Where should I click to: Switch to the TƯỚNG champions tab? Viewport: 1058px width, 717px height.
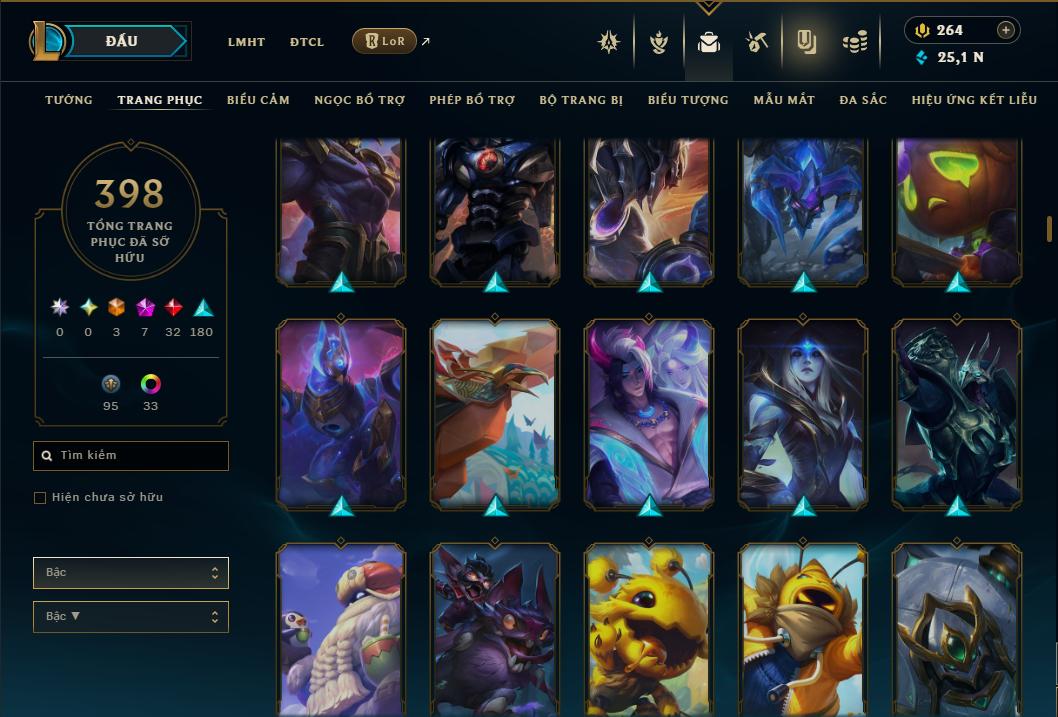tap(69, 100)
